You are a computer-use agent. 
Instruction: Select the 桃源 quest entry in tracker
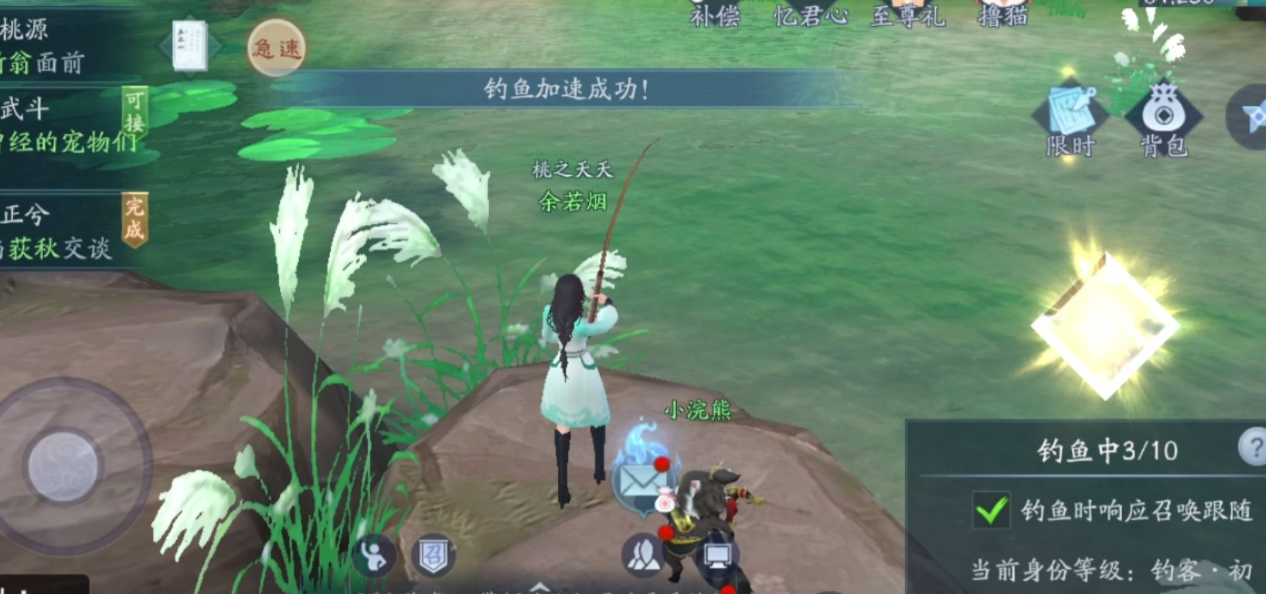coord(60,45)
